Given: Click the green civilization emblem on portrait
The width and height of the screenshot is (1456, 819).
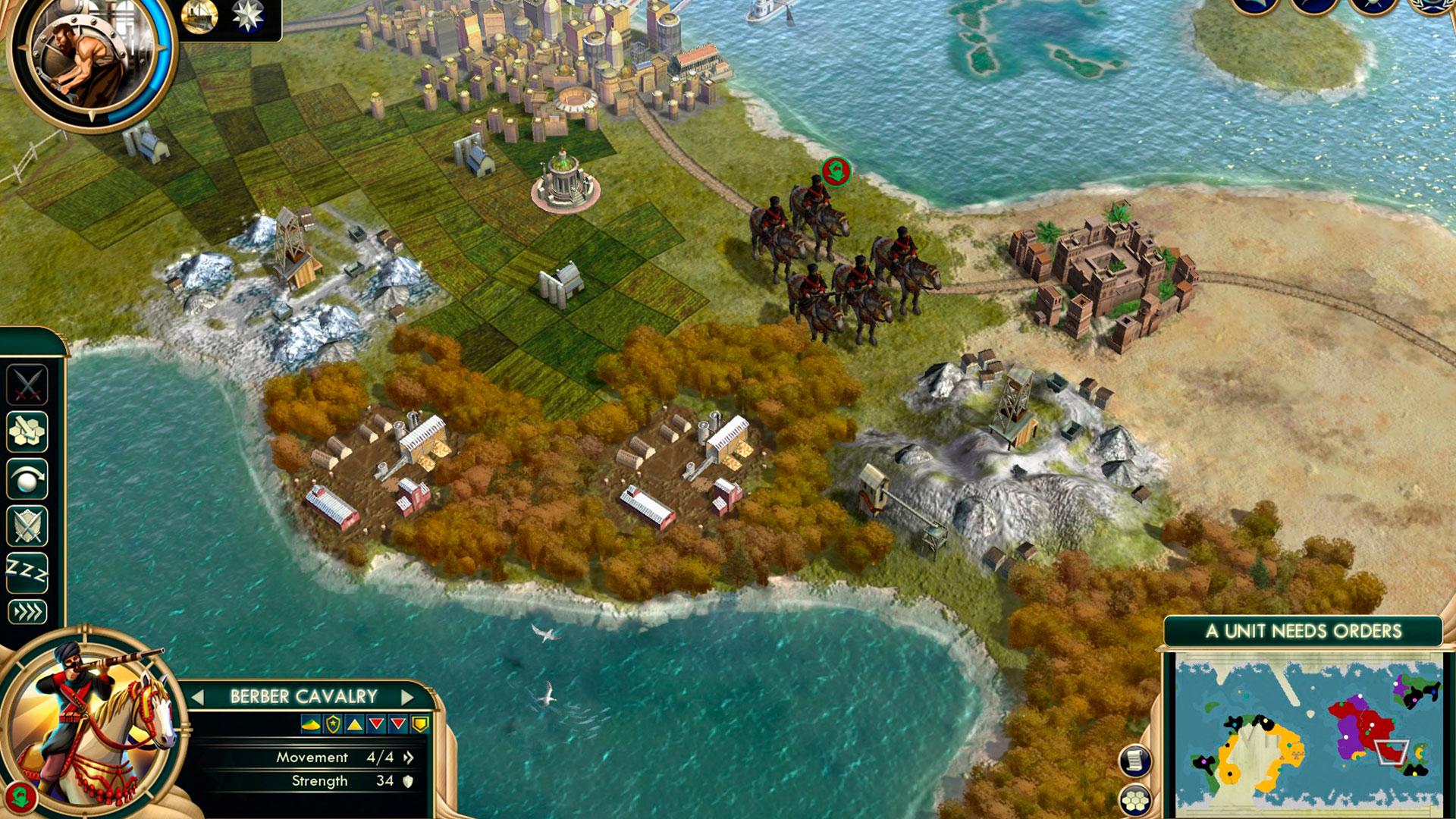Looking at the screenshot, I should point(21,796).
